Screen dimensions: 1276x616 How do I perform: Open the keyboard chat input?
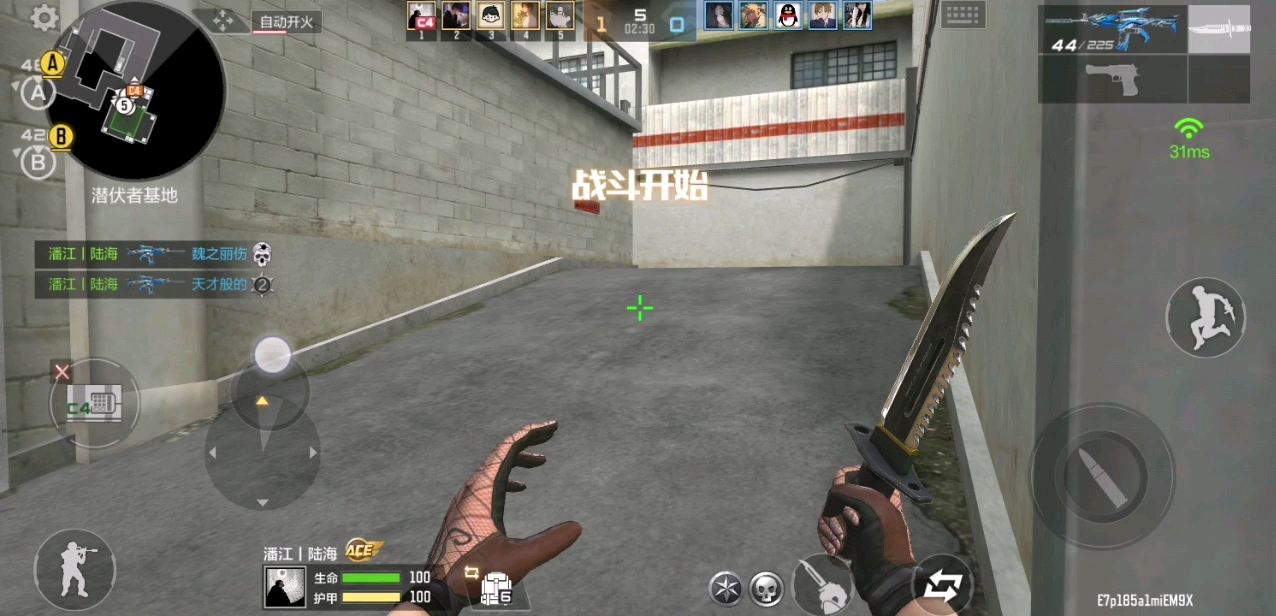click(x=963, y=17)
